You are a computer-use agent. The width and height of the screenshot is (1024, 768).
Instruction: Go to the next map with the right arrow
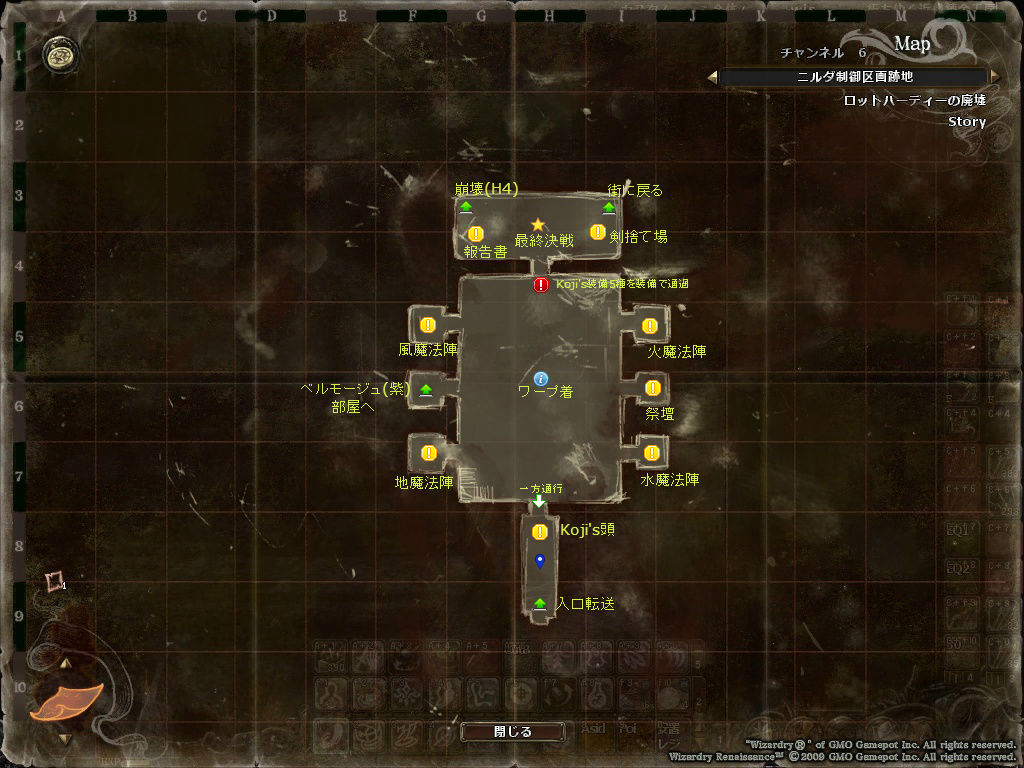[993, 77]
